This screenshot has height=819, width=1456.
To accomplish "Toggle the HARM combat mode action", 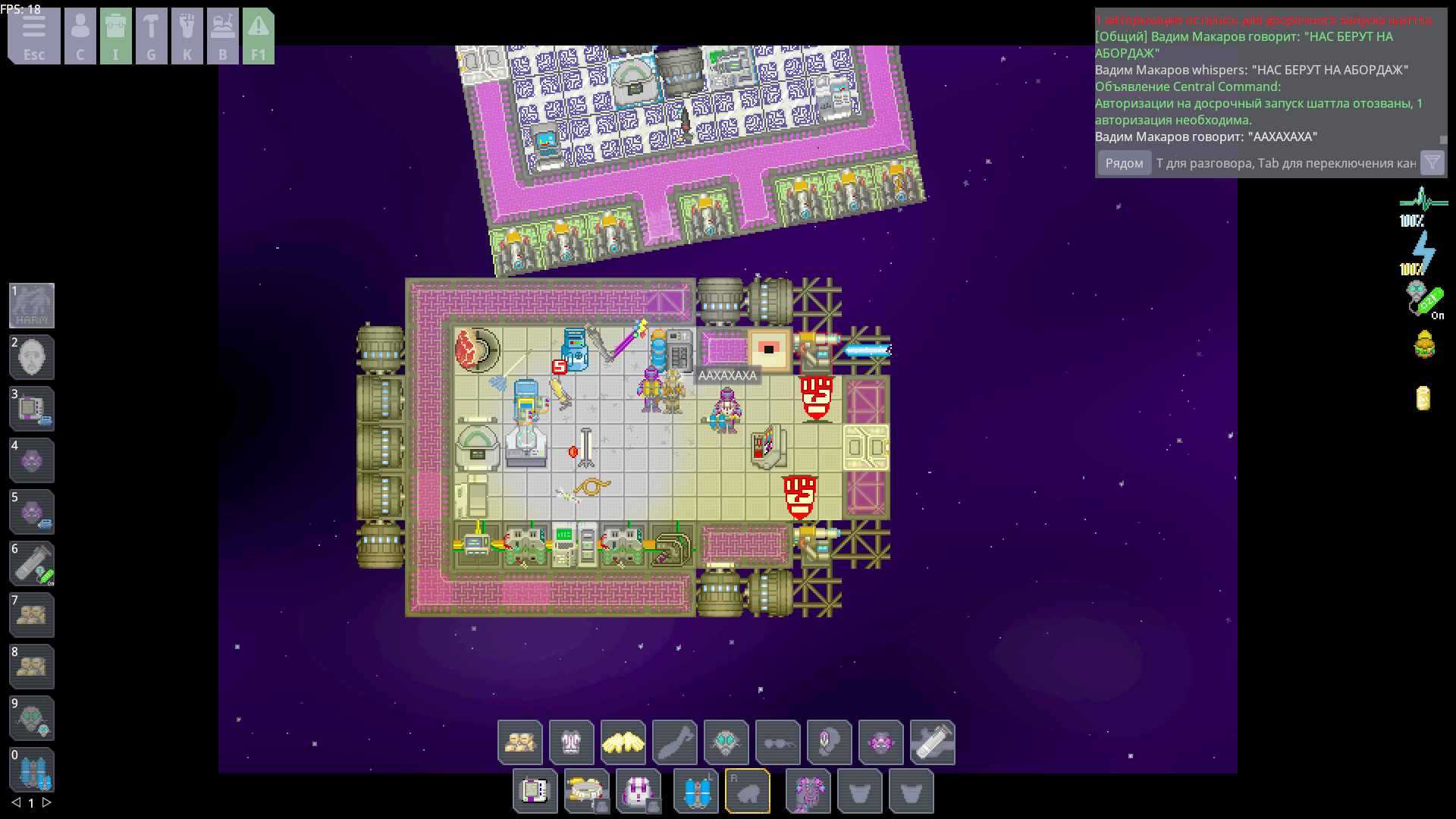I will 32,306.
